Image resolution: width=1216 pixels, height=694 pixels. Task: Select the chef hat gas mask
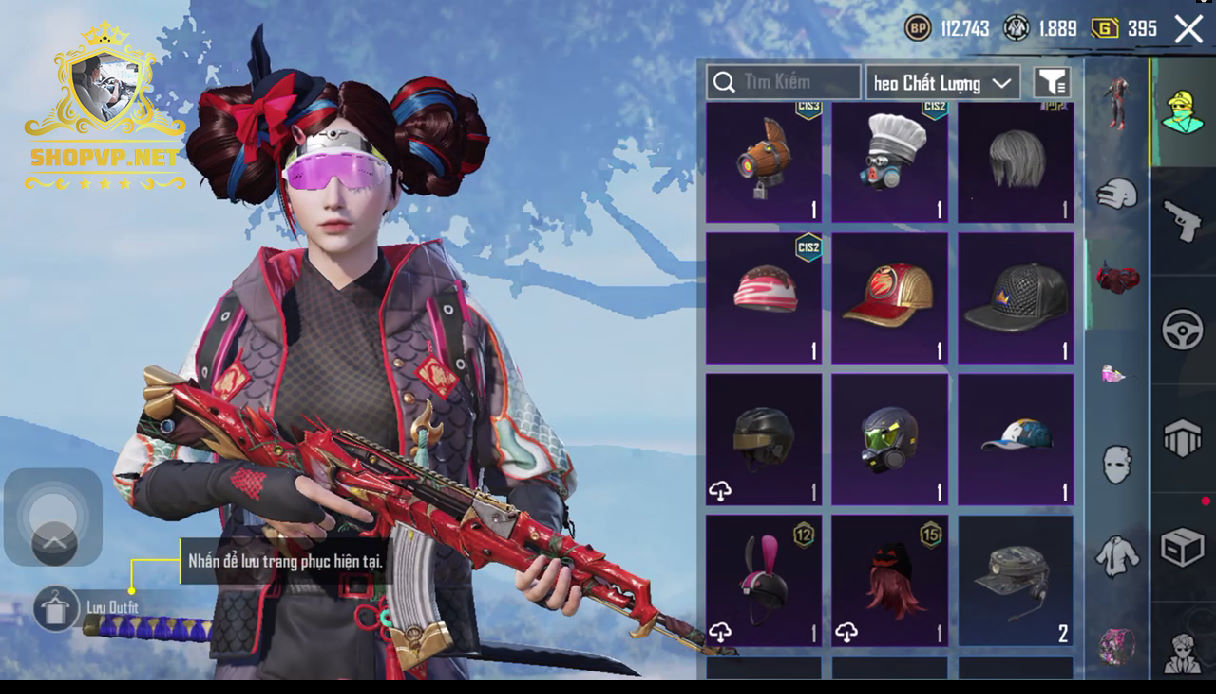click(x=890, y=163)
